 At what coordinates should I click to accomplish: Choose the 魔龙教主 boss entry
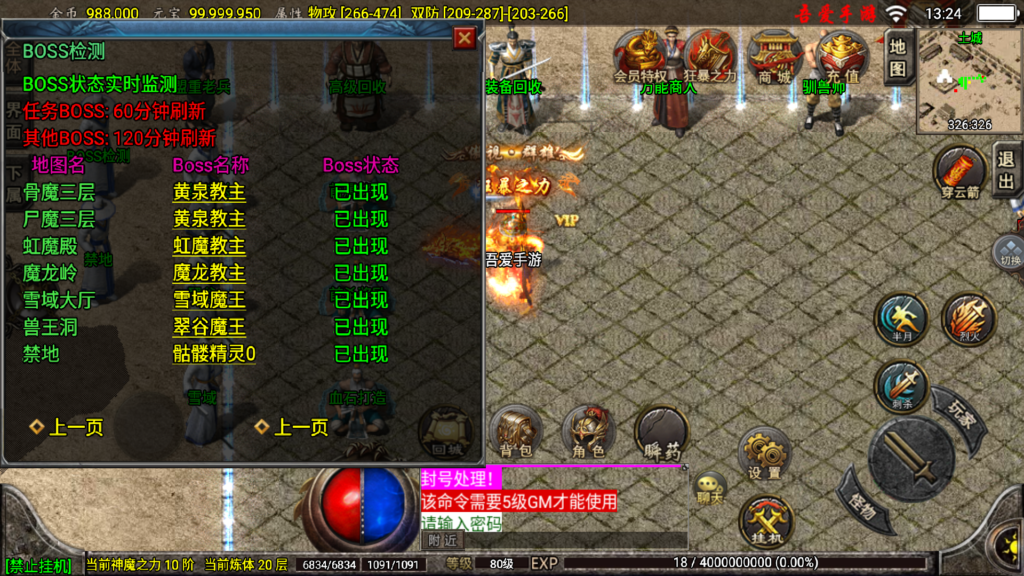(209, 273)
